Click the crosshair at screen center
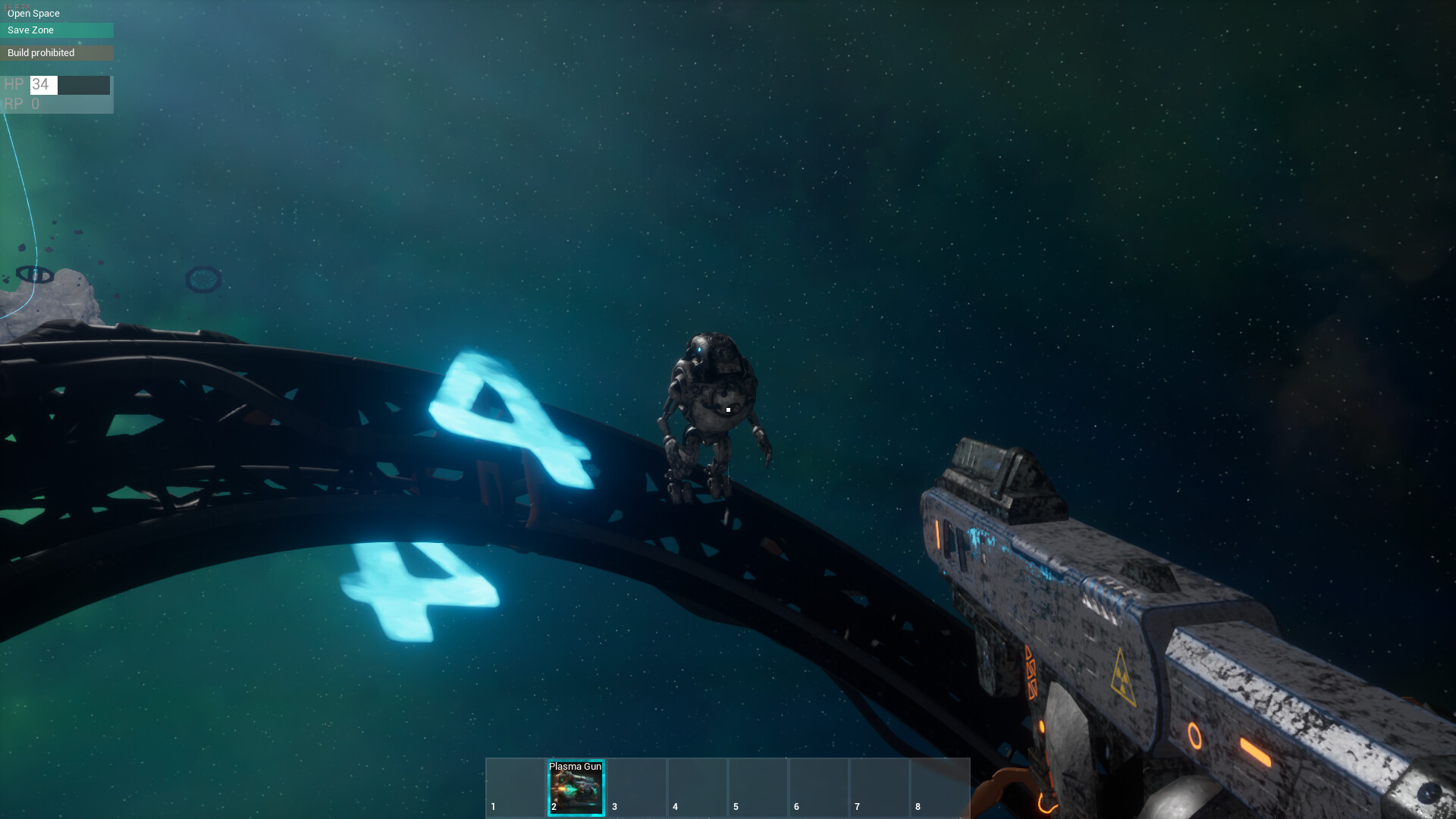The image size is (1456, 819). pos(726,409)
